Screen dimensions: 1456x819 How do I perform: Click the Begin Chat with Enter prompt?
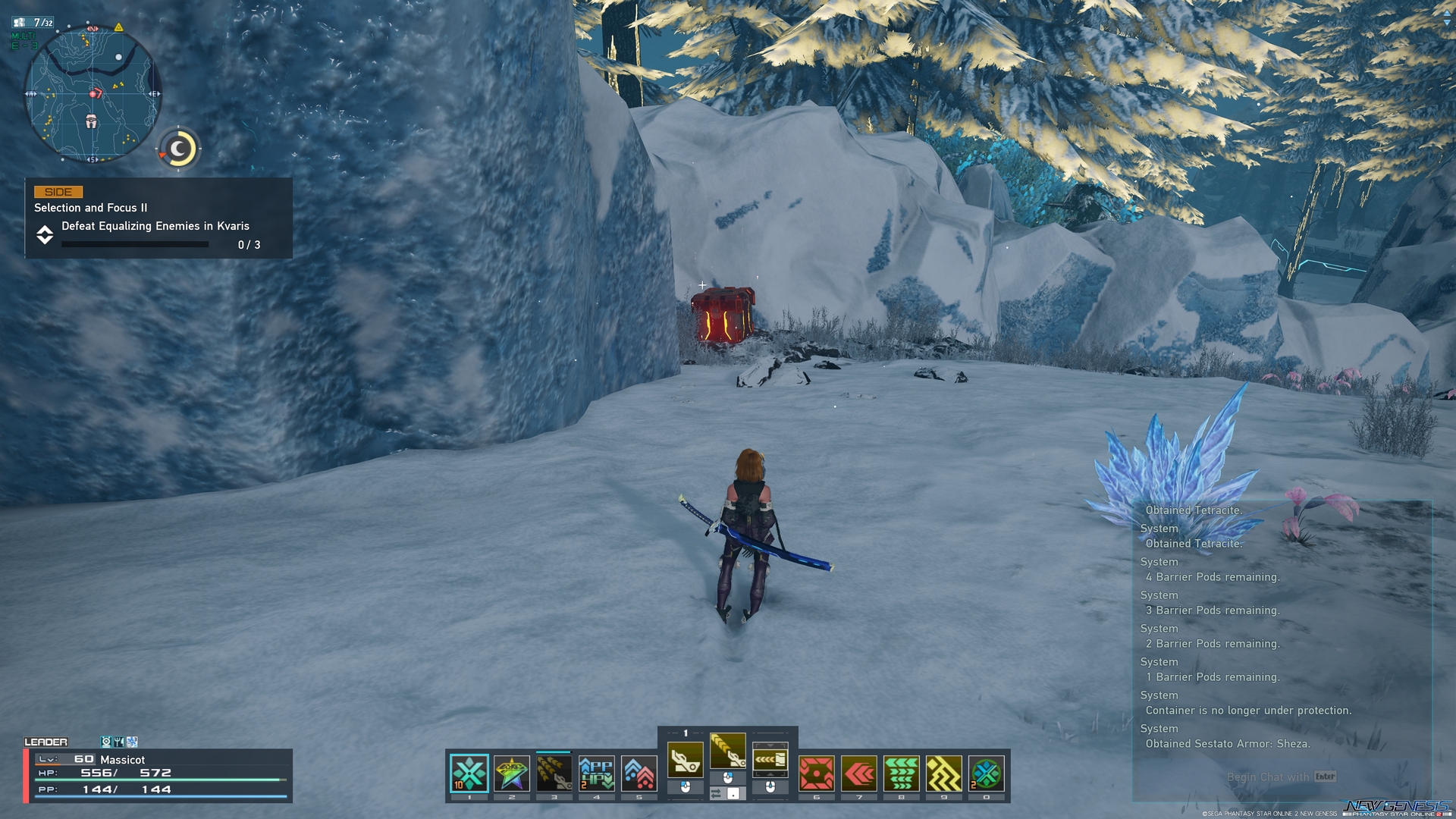[1282, 777]
